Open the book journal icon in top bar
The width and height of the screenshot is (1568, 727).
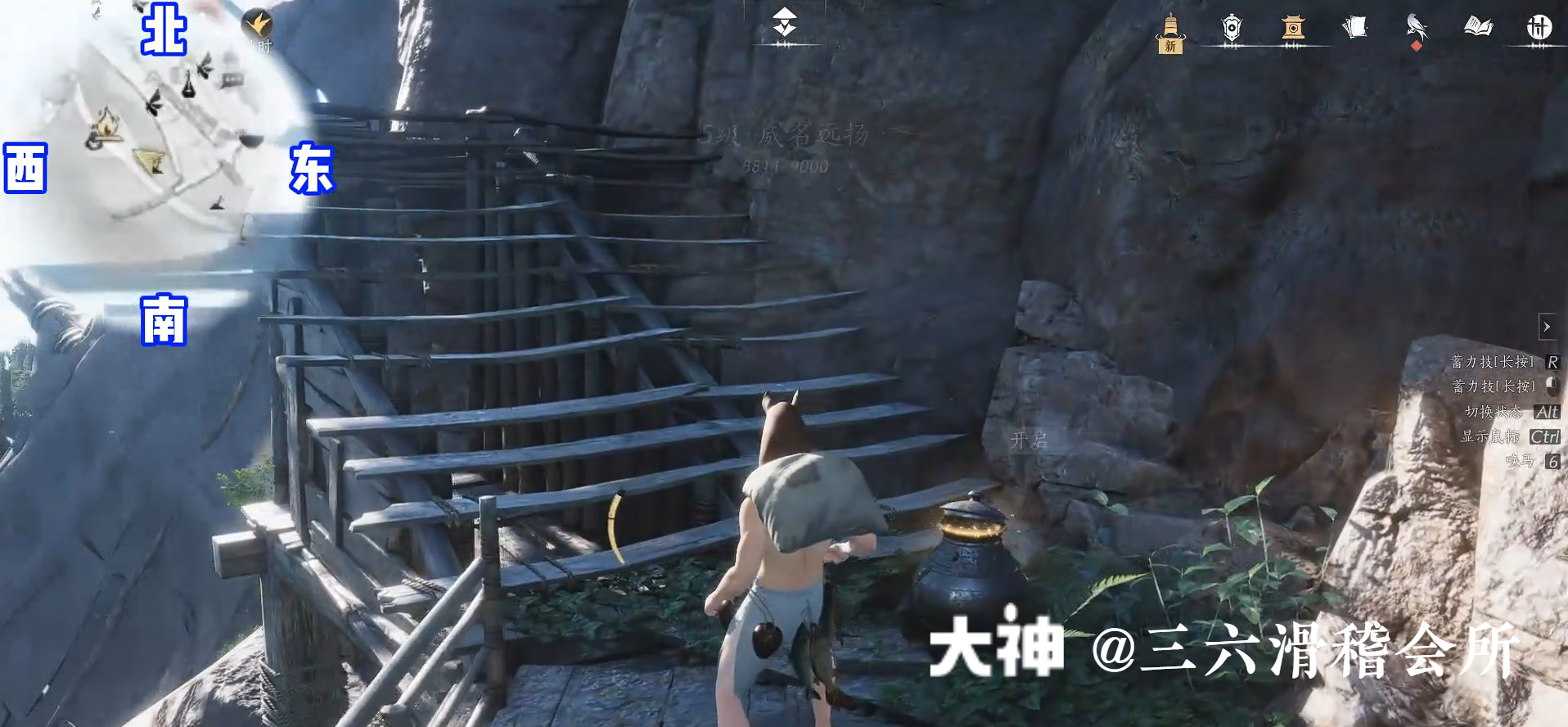[x=1478, y=27]
